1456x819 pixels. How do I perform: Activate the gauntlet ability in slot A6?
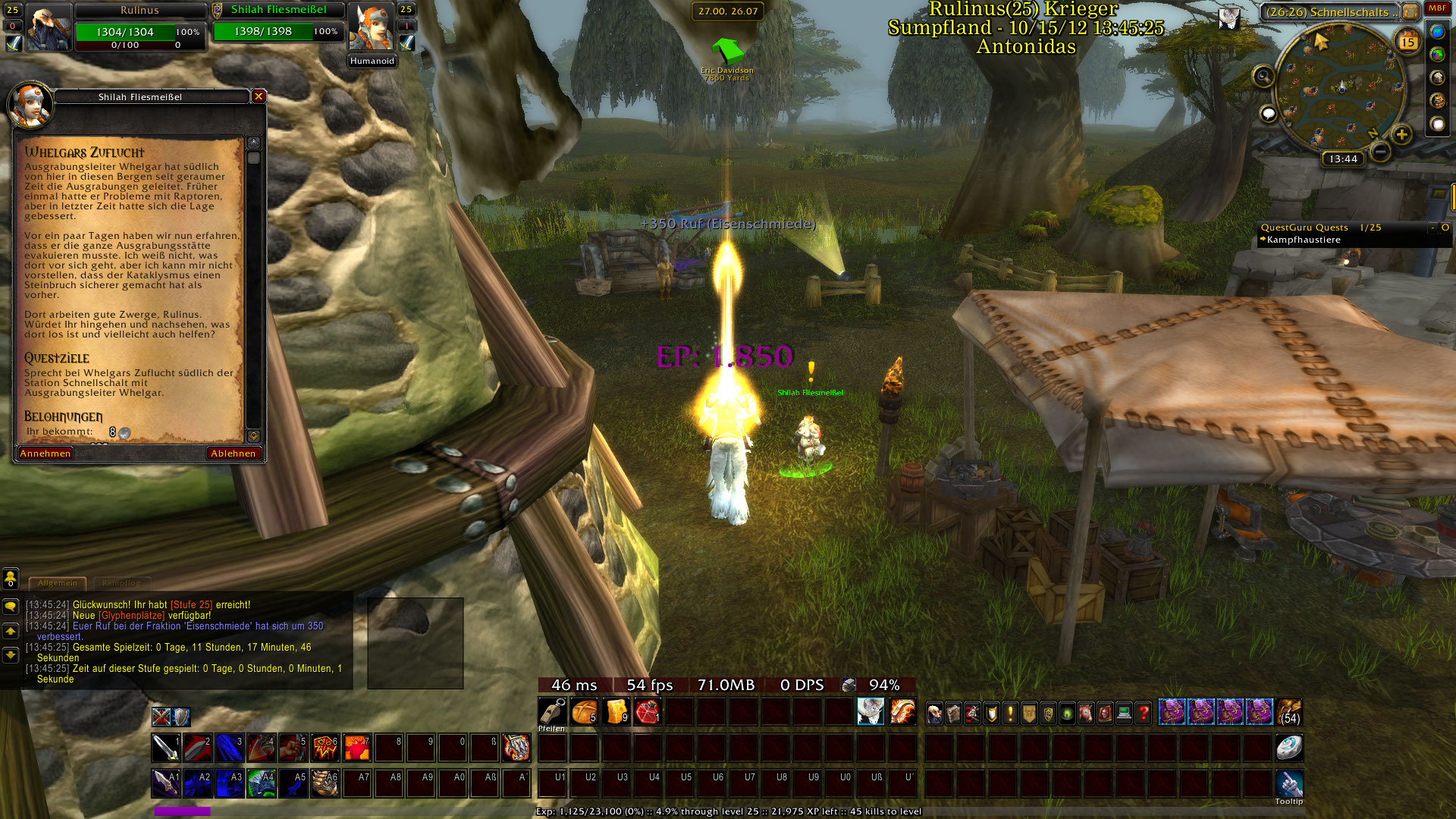click(x=325, y=783)
